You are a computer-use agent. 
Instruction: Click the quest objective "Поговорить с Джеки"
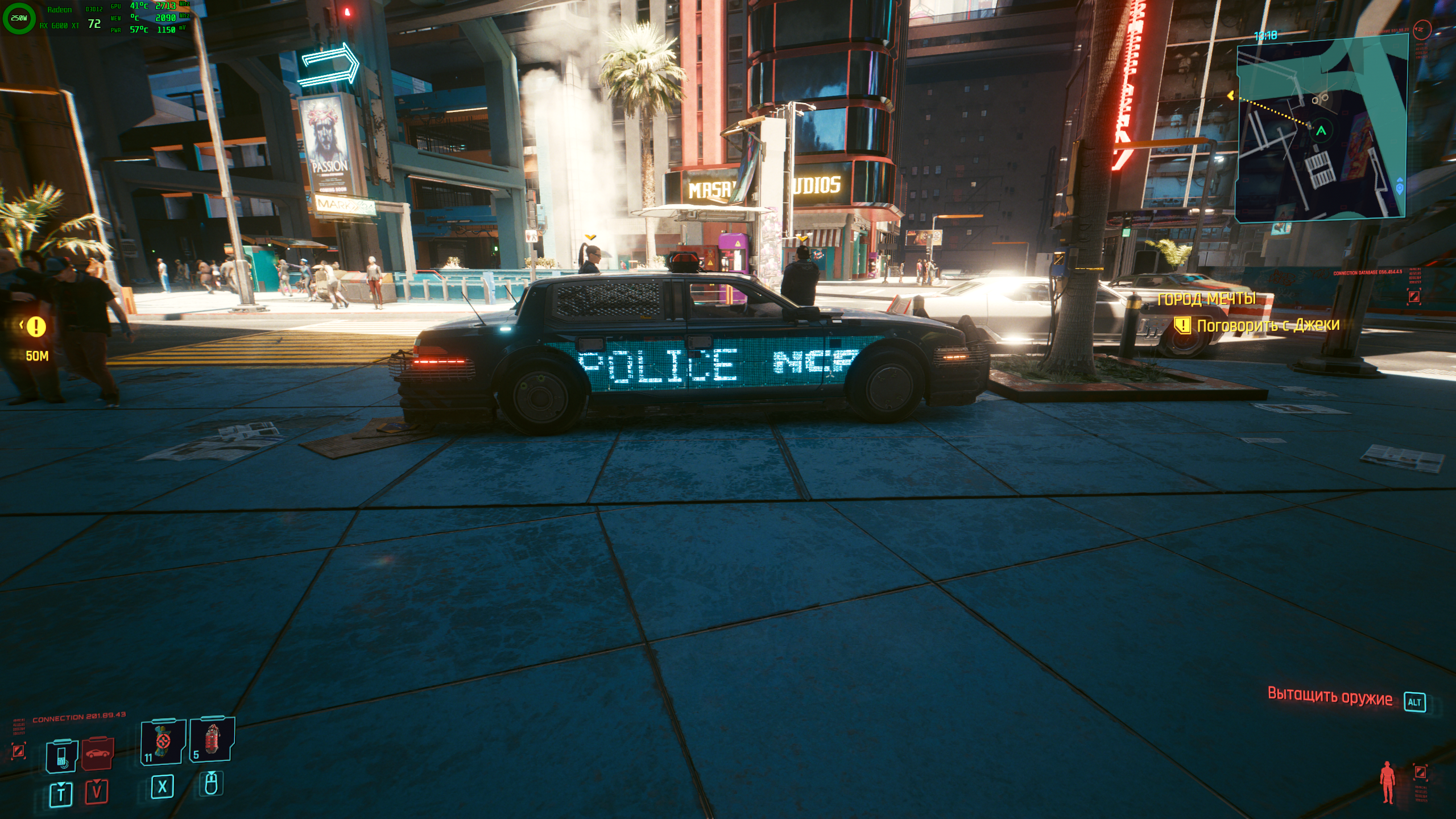click(1268, 325)
